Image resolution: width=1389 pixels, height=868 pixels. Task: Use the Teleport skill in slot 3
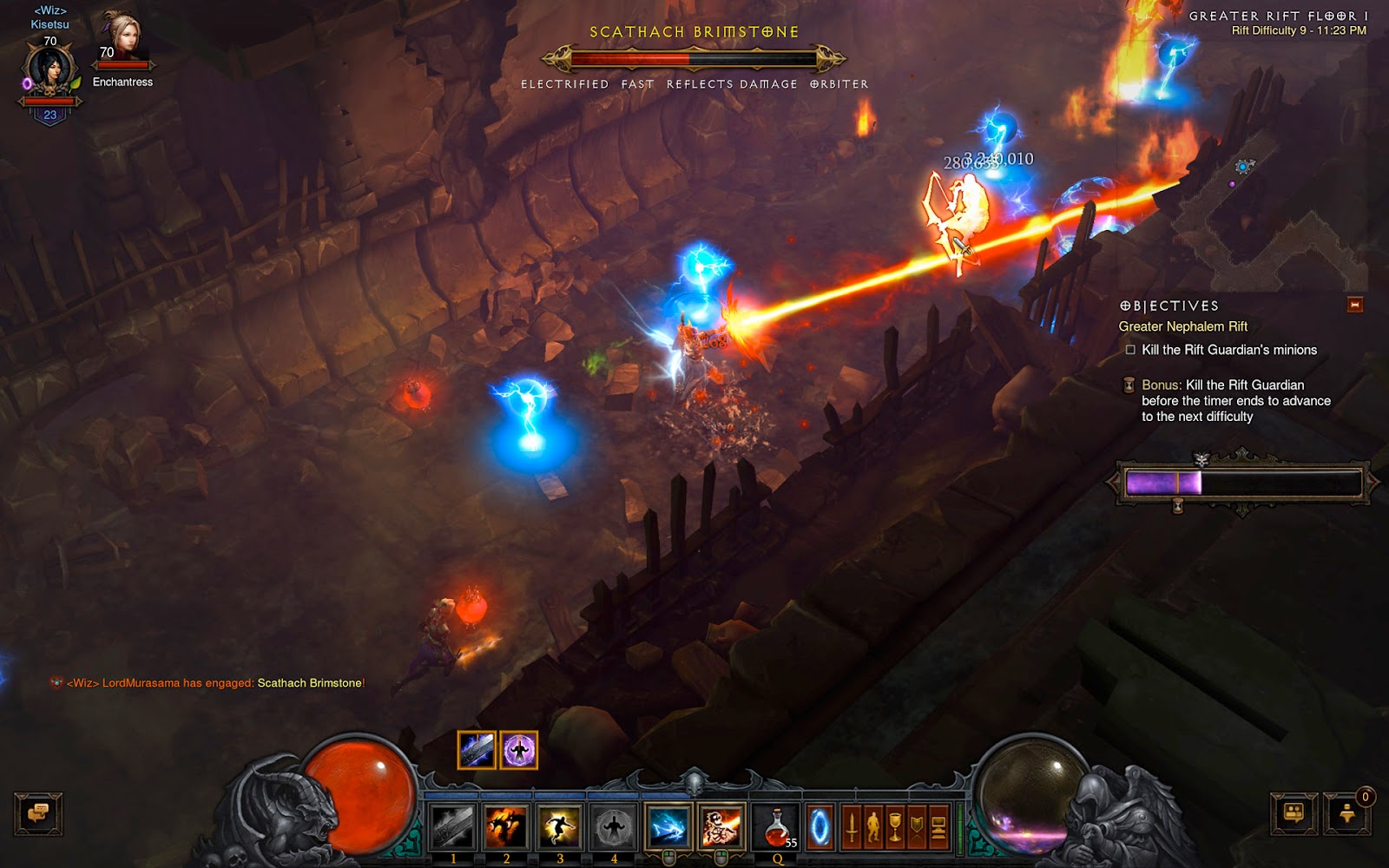[x=560, y=825]
